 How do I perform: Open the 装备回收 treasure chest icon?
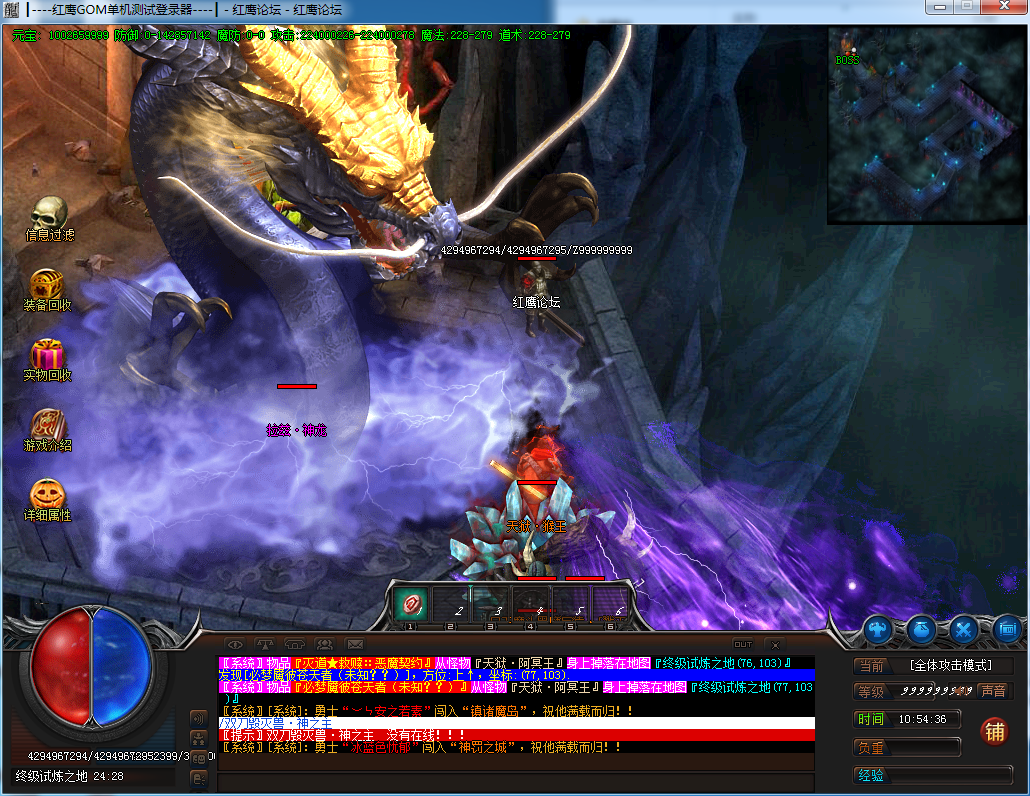[47, 285]
